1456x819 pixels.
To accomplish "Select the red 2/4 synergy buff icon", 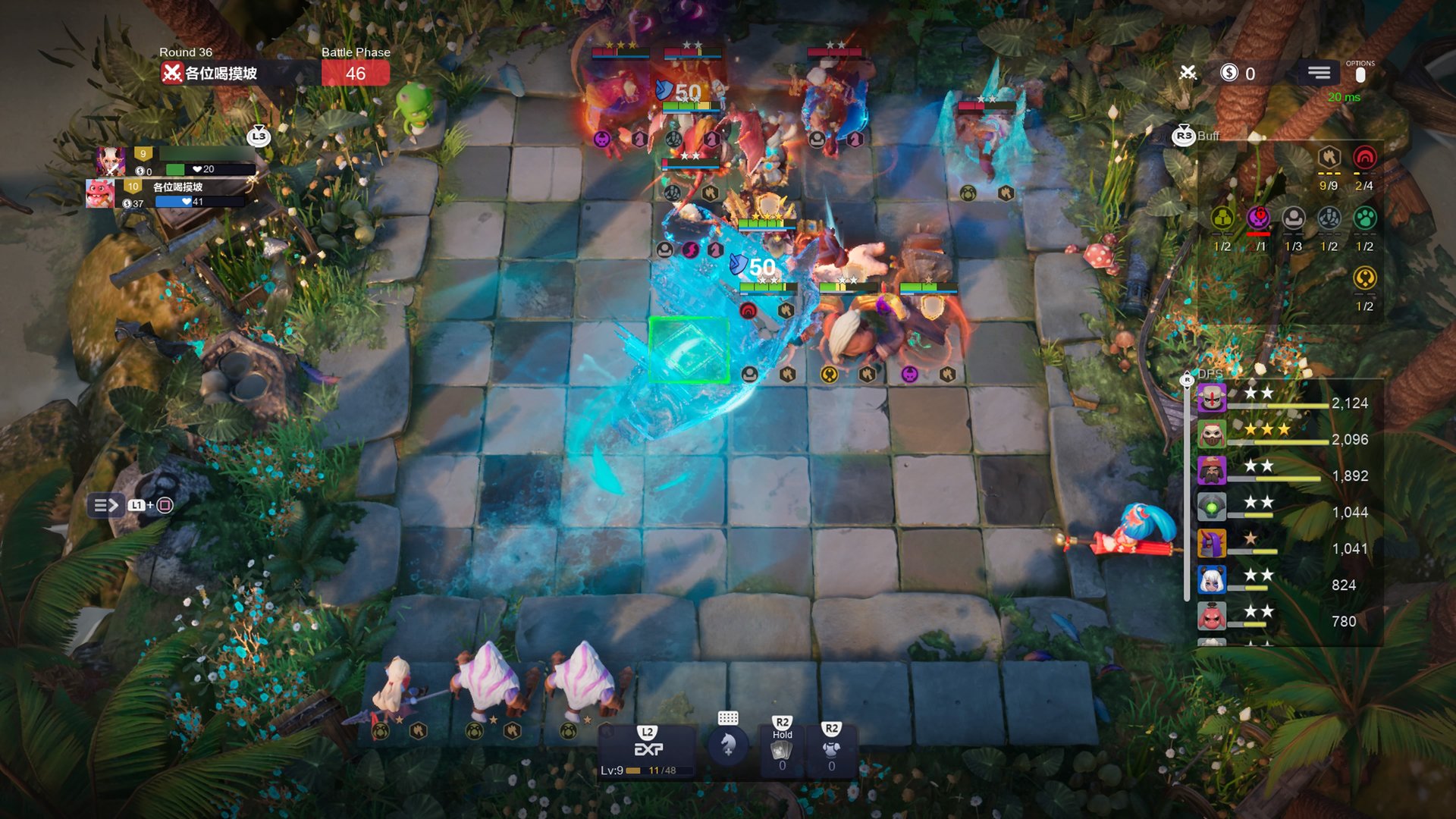I will [x=1364, y=158].
